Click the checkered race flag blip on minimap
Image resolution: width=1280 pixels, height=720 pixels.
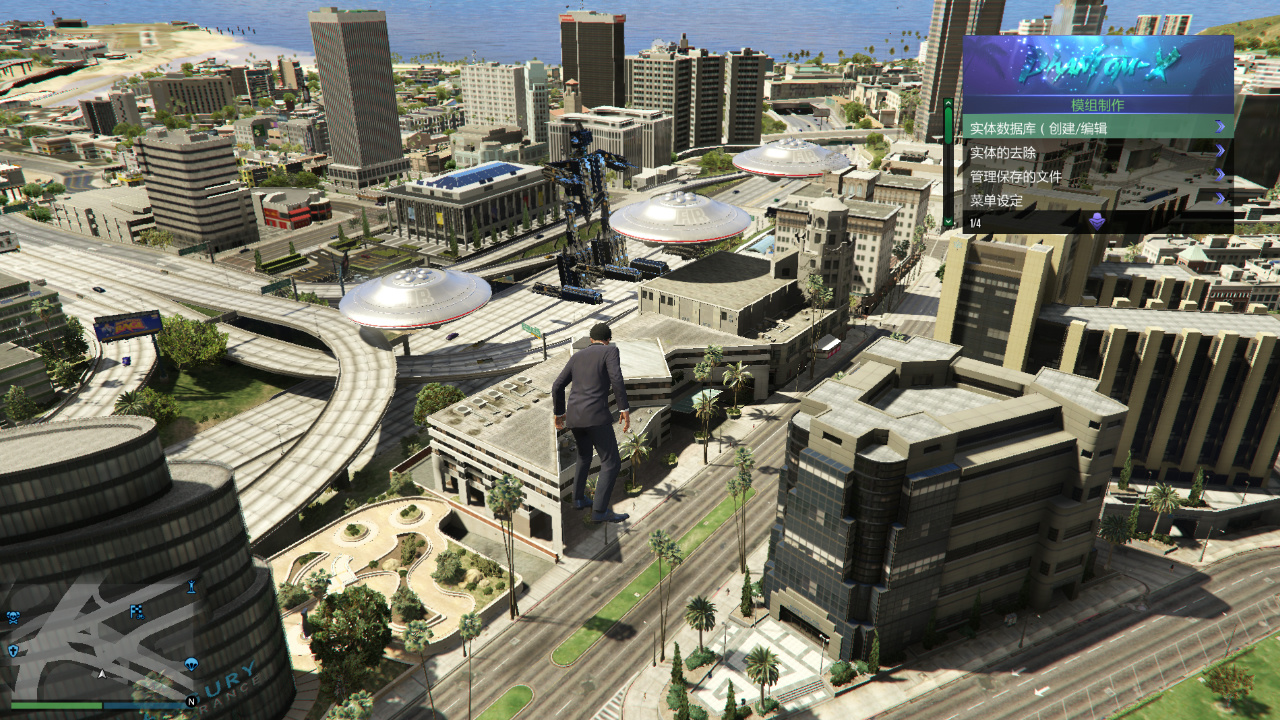(137, 613)
